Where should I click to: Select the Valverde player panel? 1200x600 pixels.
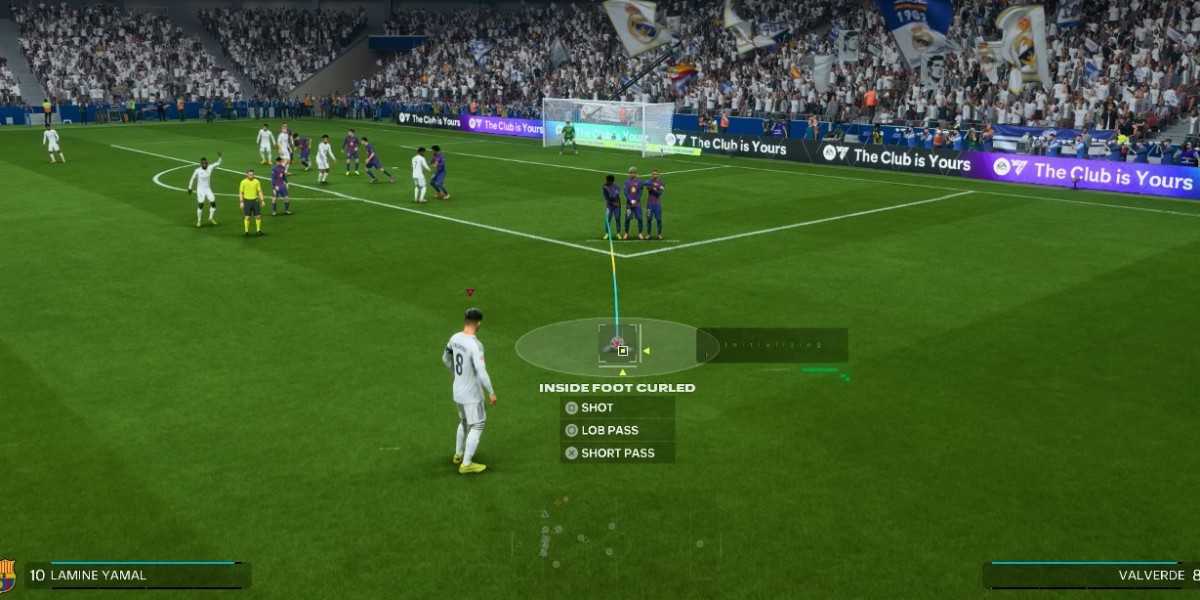1090,575
